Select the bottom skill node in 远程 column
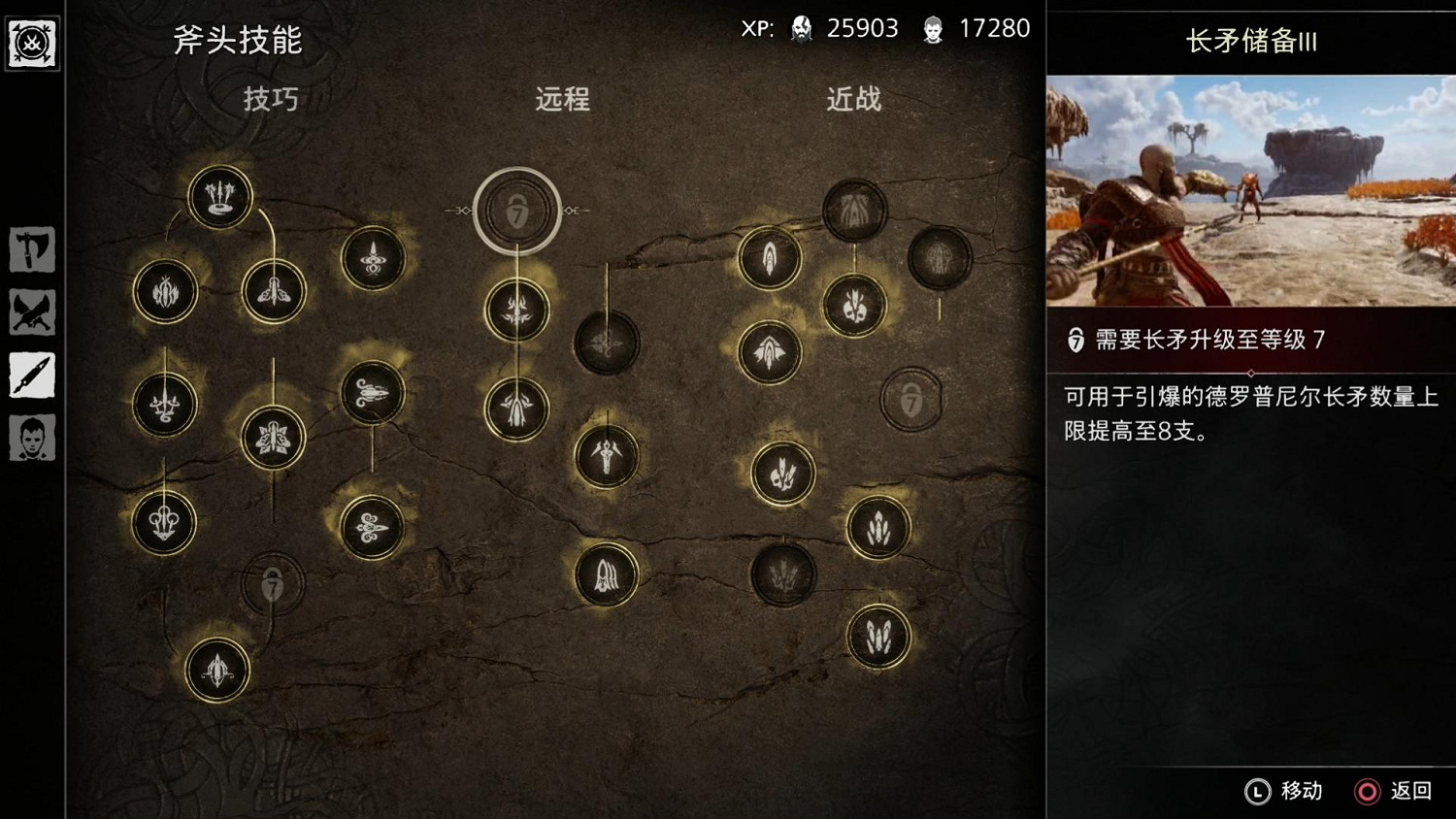This screenshot has width=1456, height=819. click(x=608, y=575)
